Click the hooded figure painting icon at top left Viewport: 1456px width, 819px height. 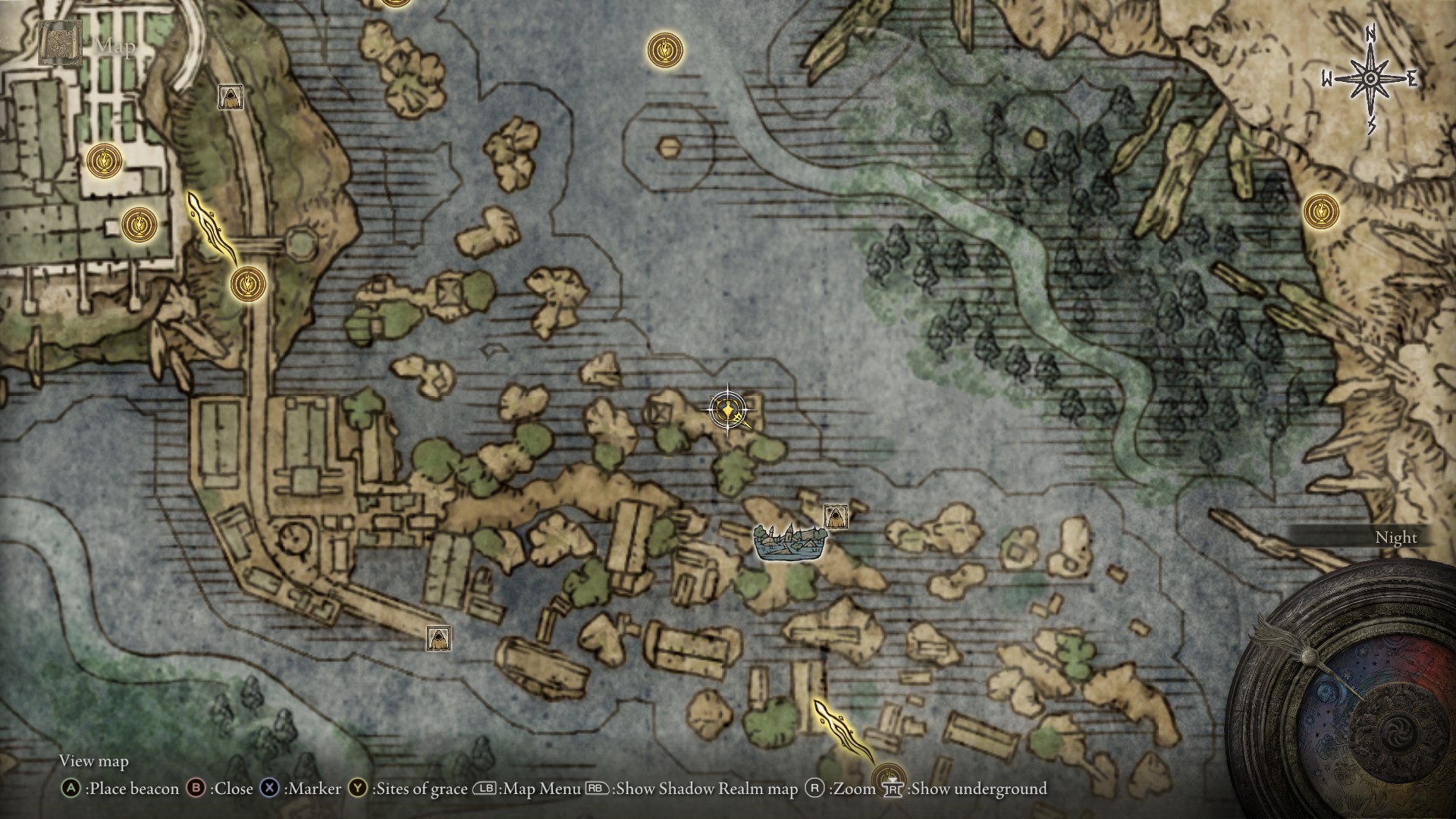pos(230,97)
